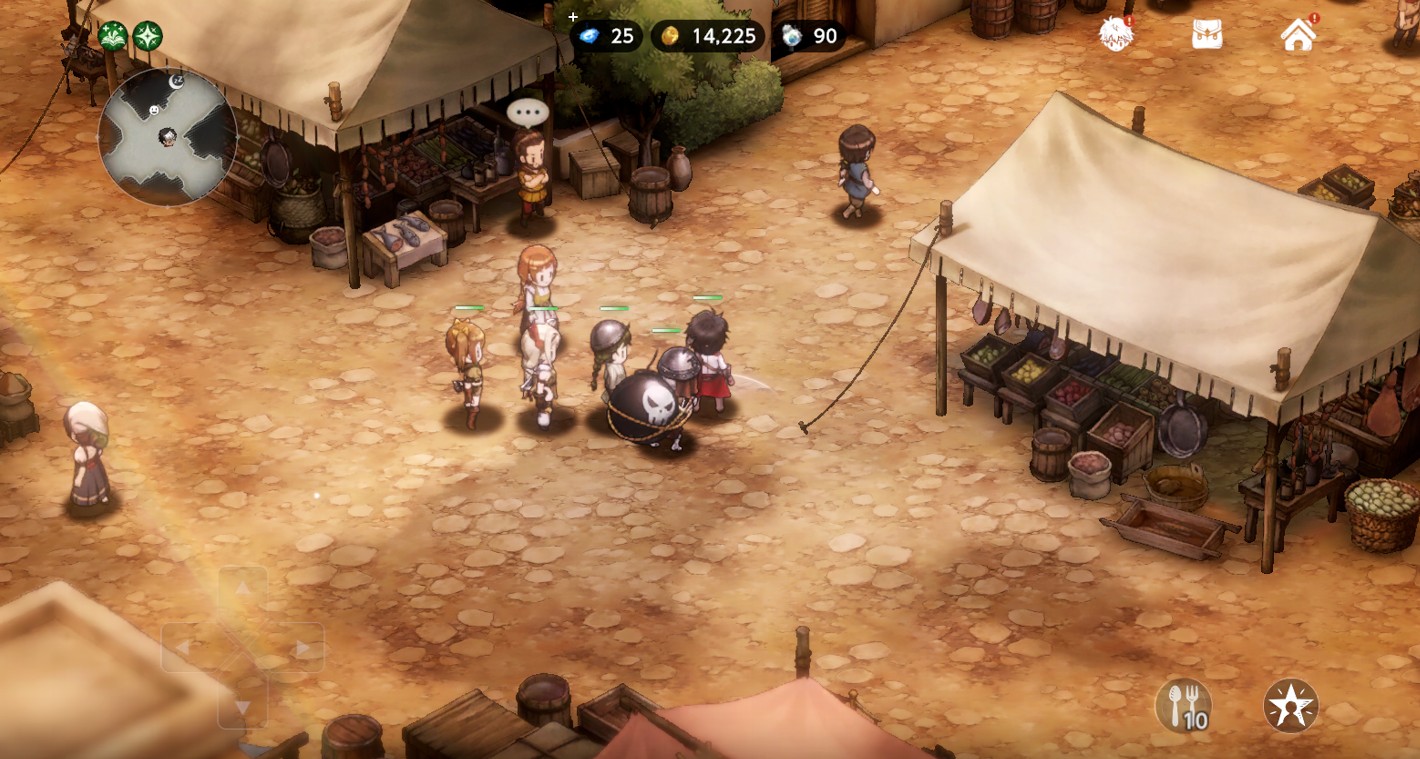Talk via the merchant's speech bubble

click(528, 112)
